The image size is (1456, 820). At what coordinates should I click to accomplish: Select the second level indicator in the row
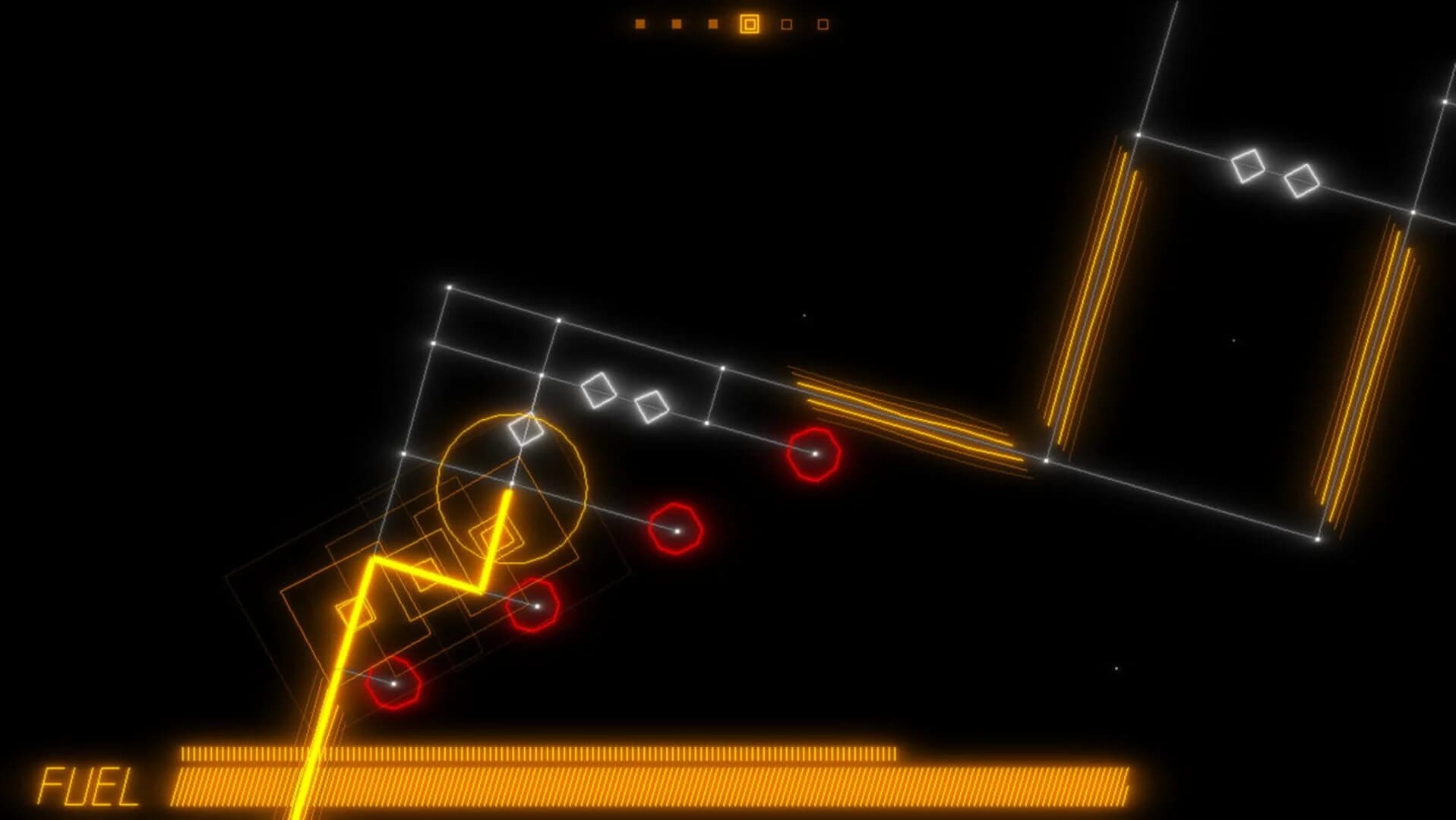click(676, 23)
